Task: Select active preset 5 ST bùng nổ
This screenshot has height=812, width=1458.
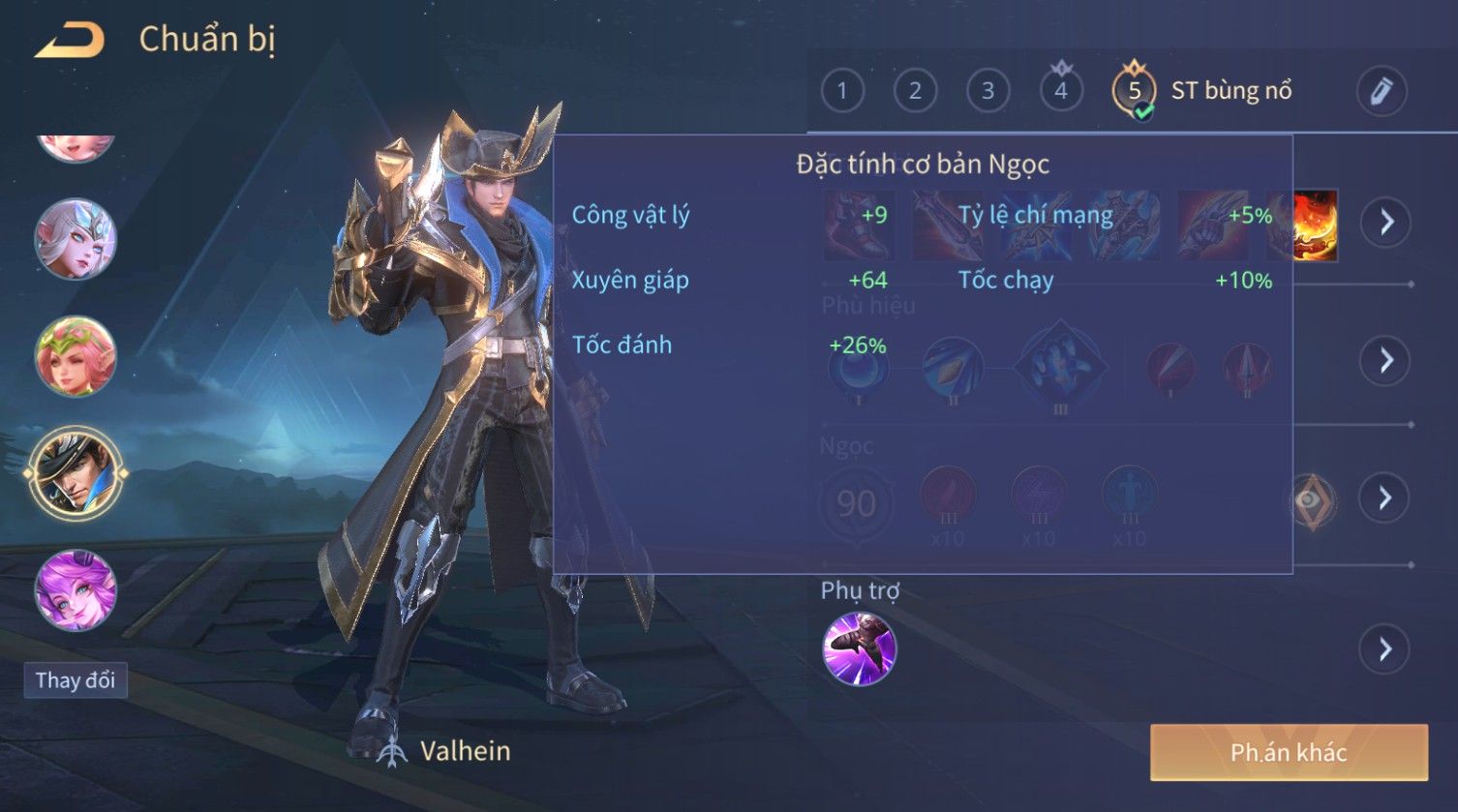Action: (x=1134, y=91)
